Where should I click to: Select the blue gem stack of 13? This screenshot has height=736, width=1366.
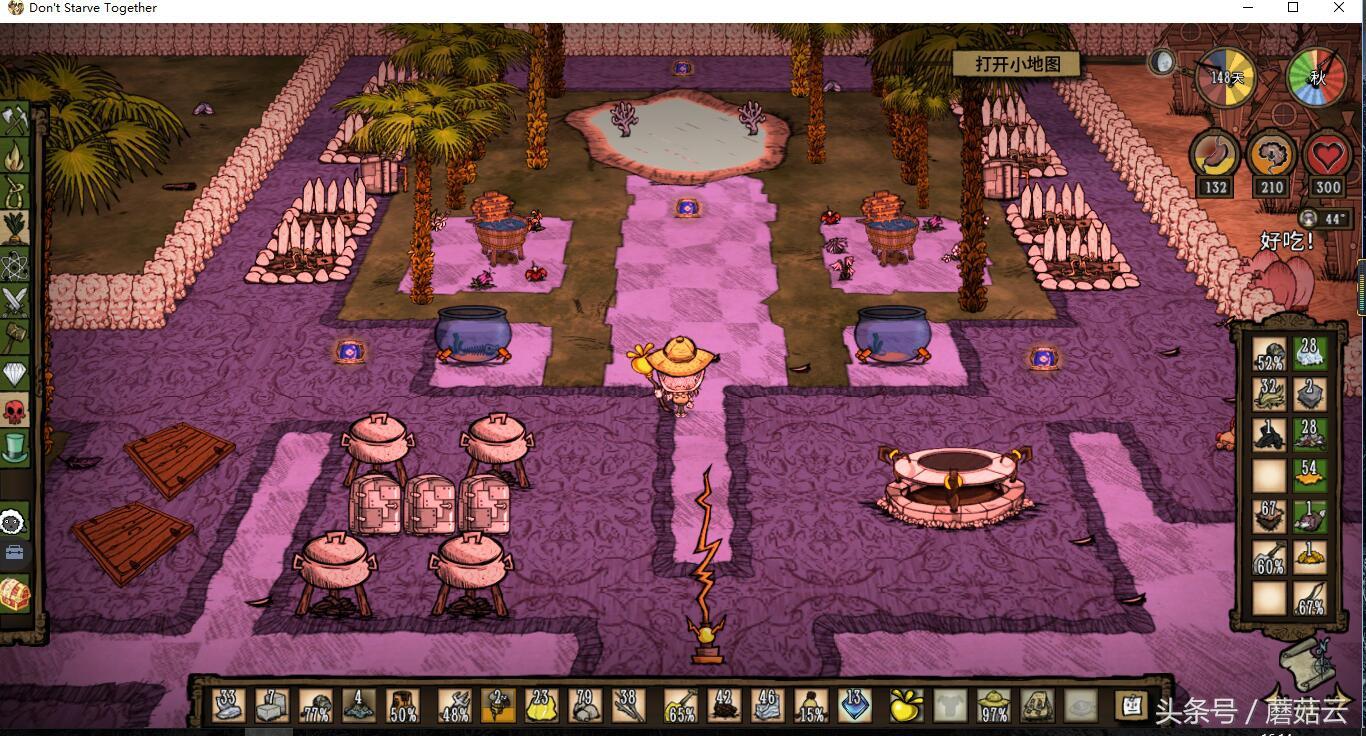(x=855, y=705)
